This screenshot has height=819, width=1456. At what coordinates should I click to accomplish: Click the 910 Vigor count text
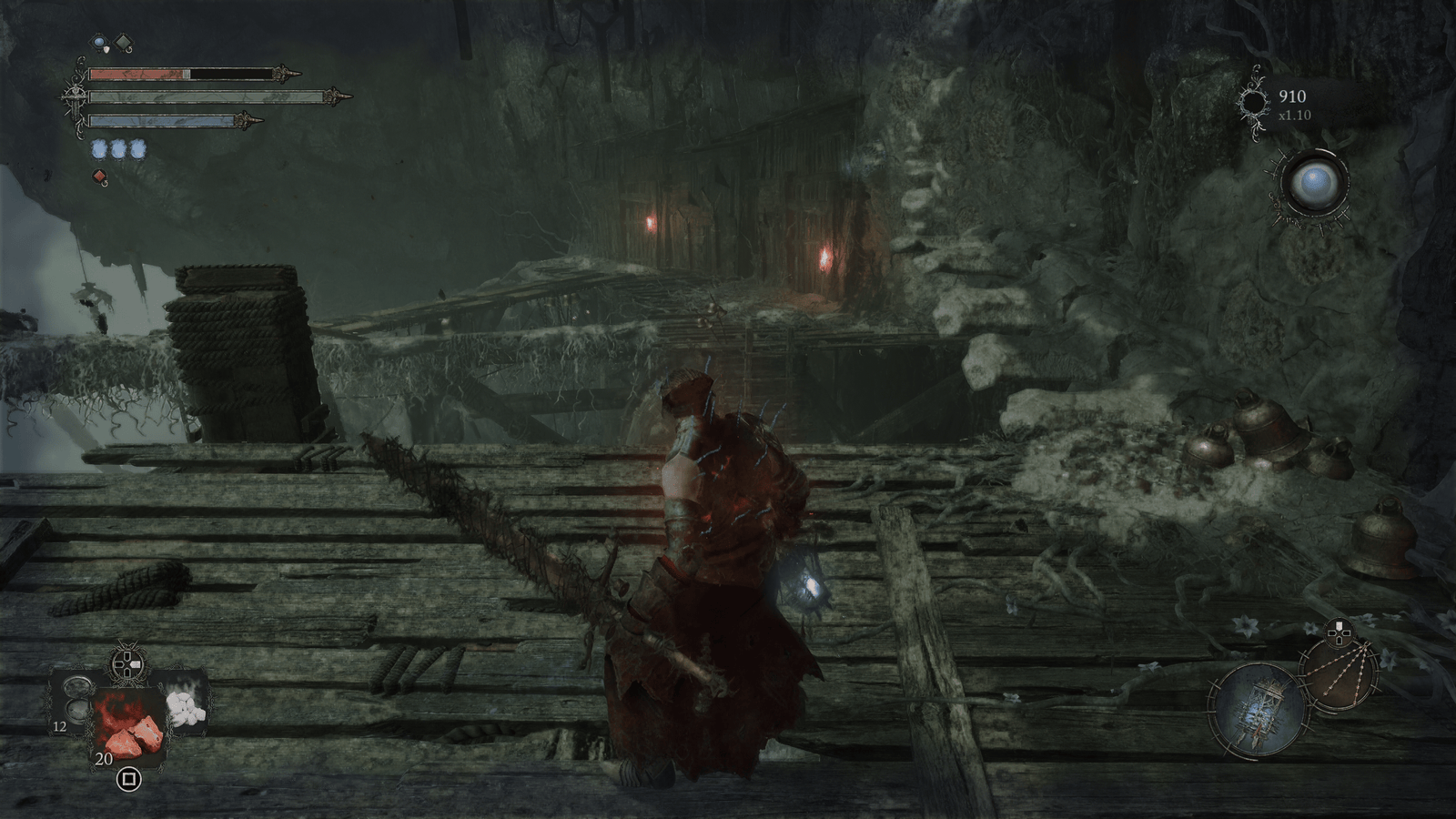(1293, 96)
